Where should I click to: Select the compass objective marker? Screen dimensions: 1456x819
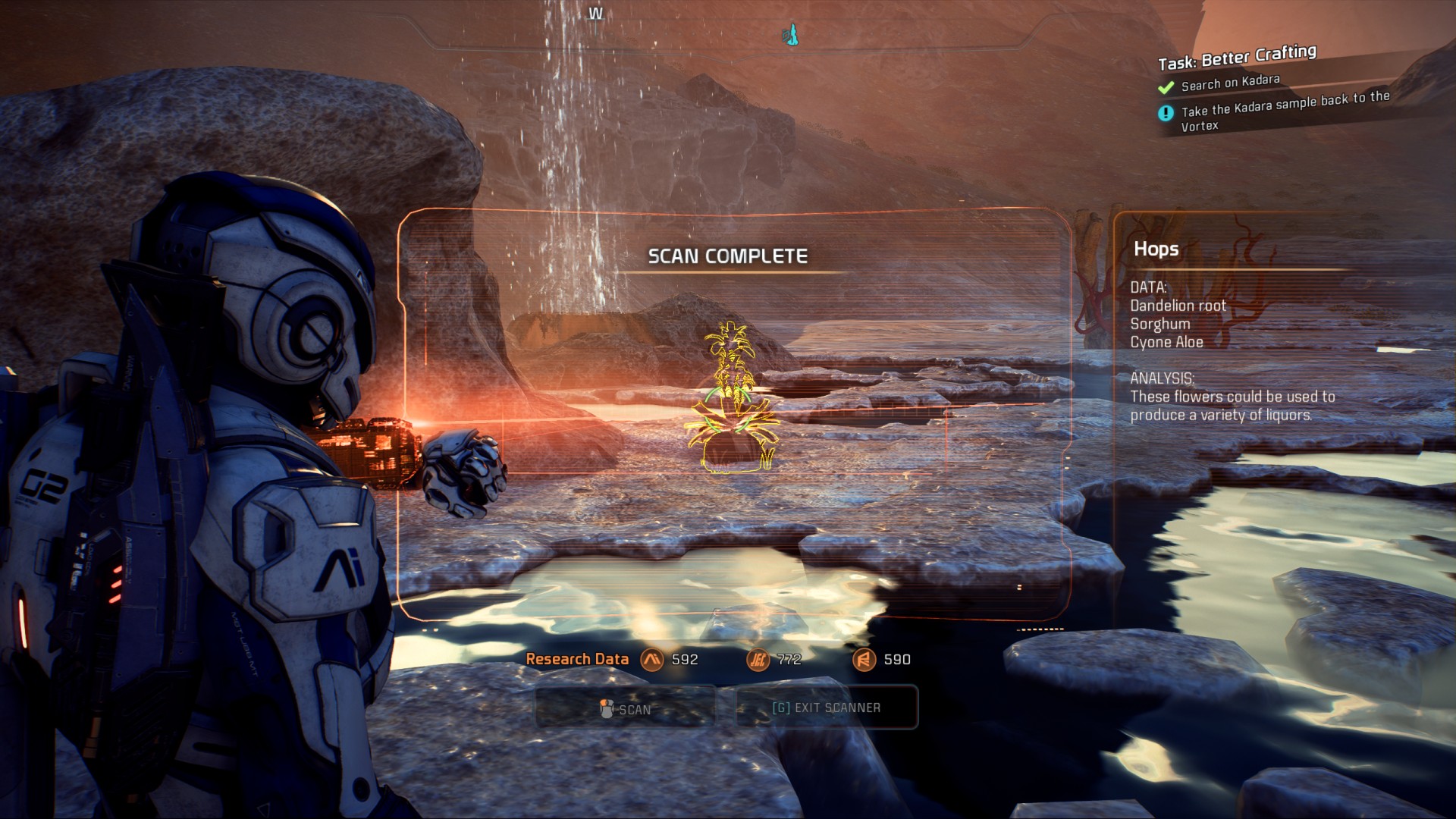[791, 34]
